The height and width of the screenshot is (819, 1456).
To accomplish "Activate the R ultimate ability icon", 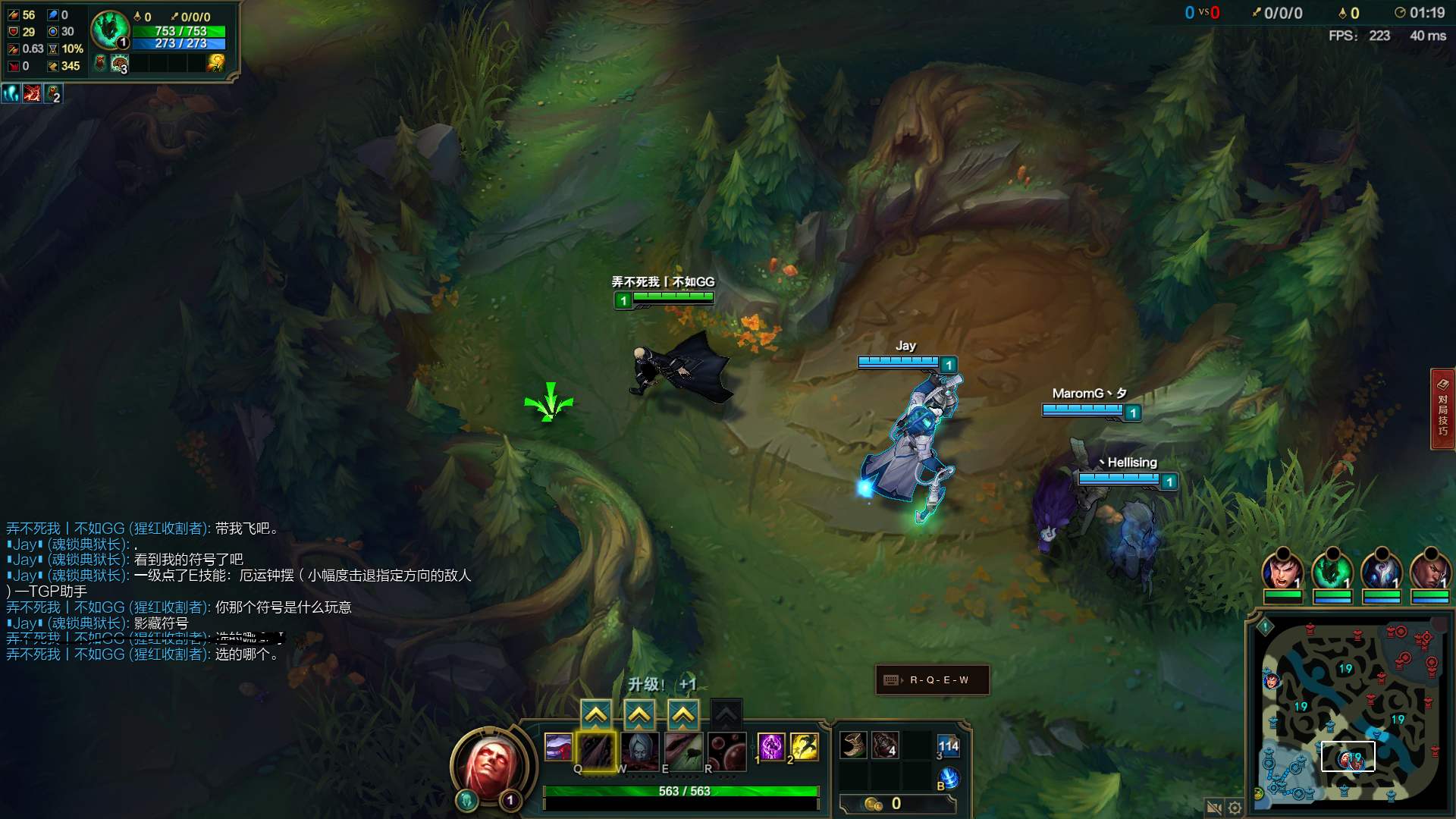I will 726,750.
